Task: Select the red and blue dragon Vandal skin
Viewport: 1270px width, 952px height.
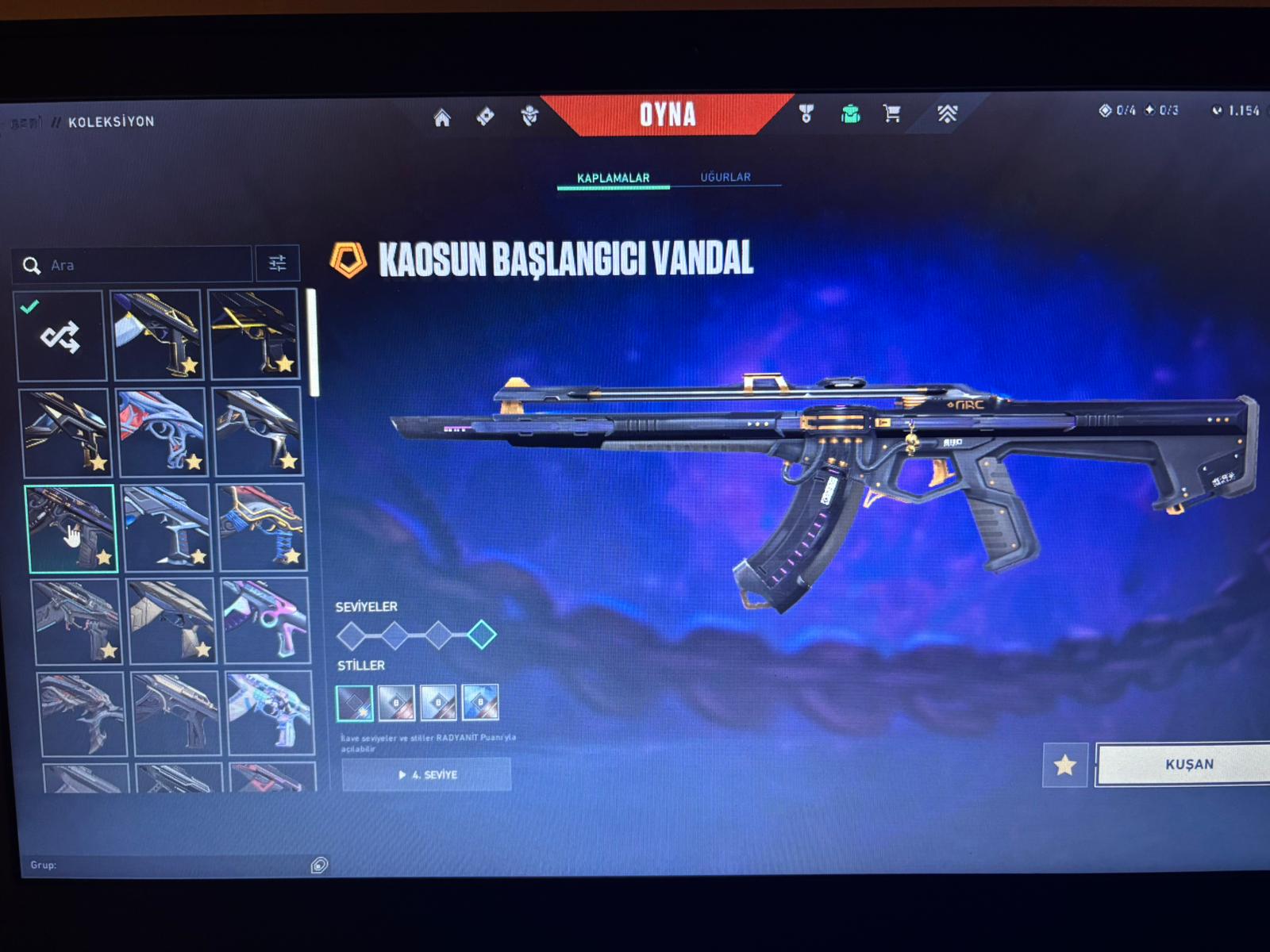Action: pos(163,432)
